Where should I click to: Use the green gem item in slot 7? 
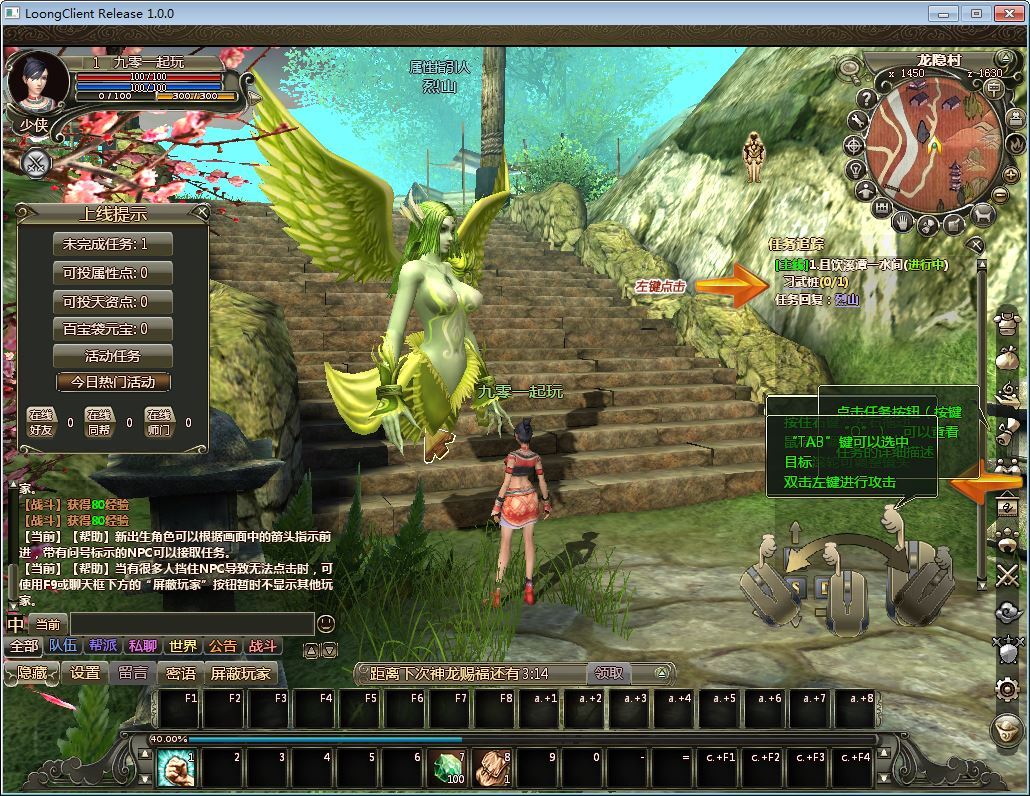(x=447, y=767)
